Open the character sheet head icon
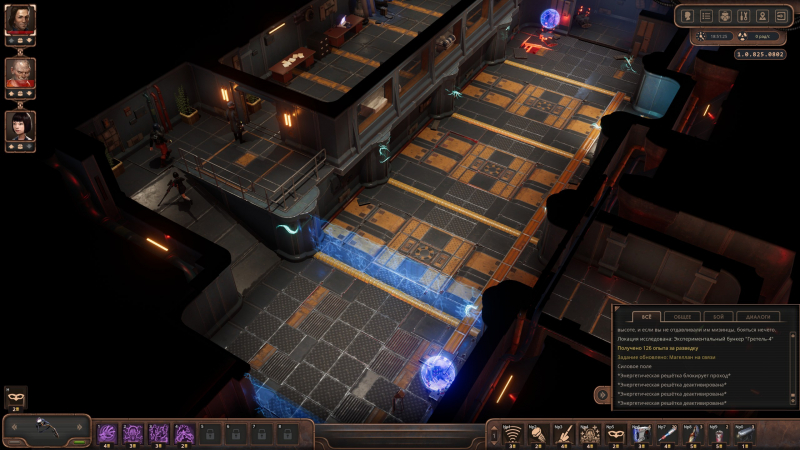This screenshot has height=450, width=800. tap(689, 16)
